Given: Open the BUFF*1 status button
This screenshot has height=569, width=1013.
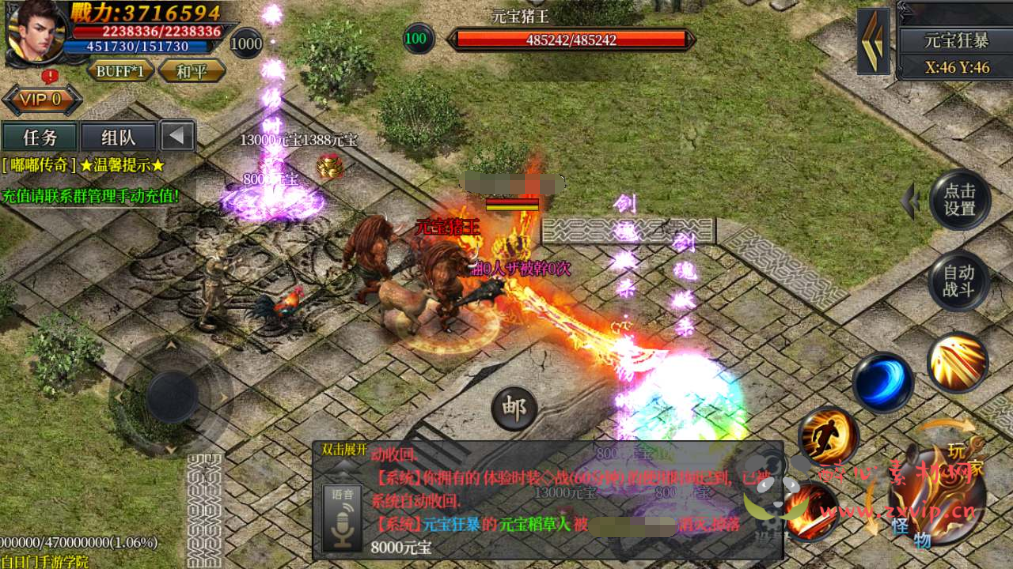Looking at the screenshot, I should point(120,72).
